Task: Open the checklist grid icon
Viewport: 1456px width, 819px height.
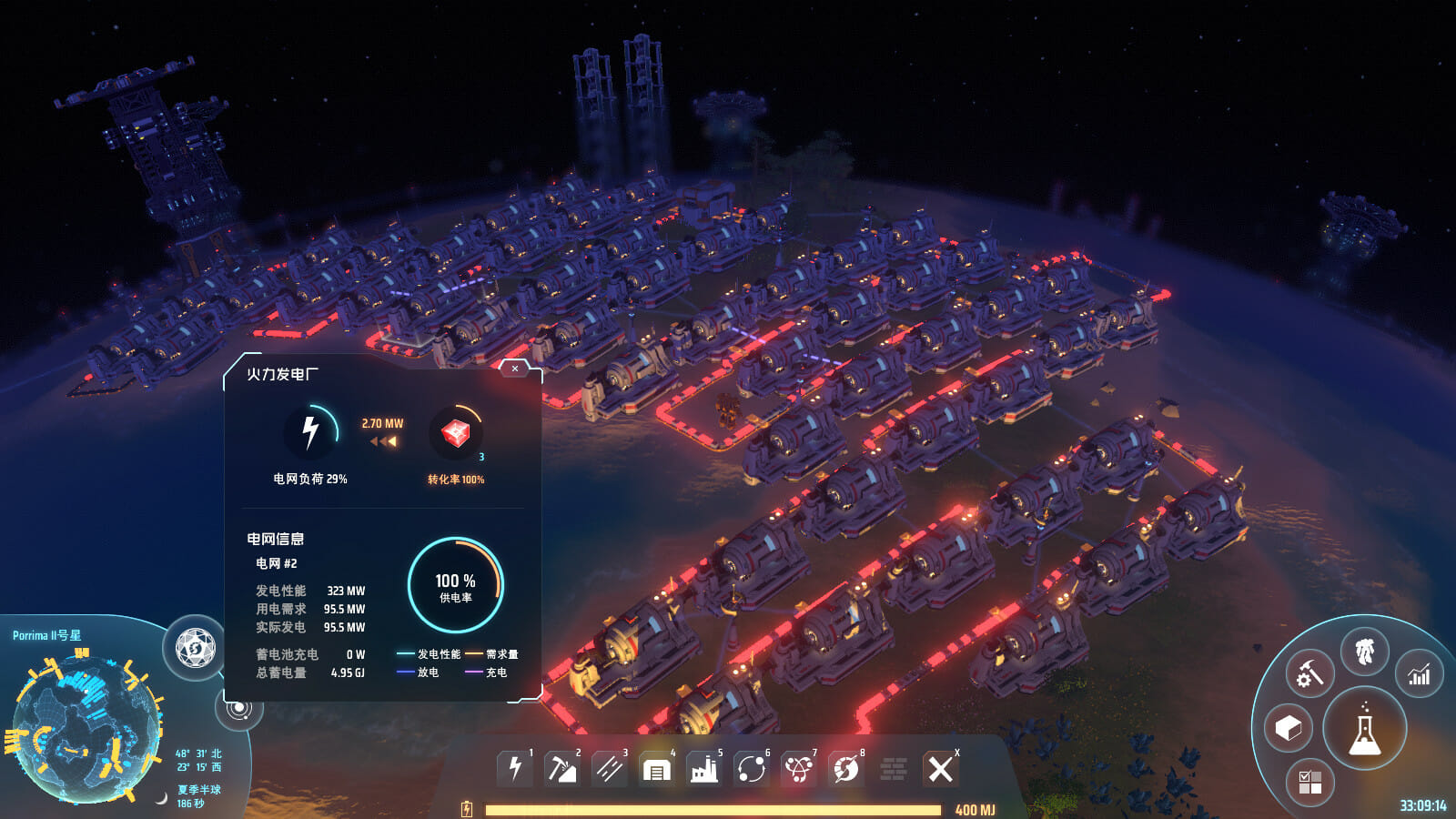Action: [x=1310, y=782]
